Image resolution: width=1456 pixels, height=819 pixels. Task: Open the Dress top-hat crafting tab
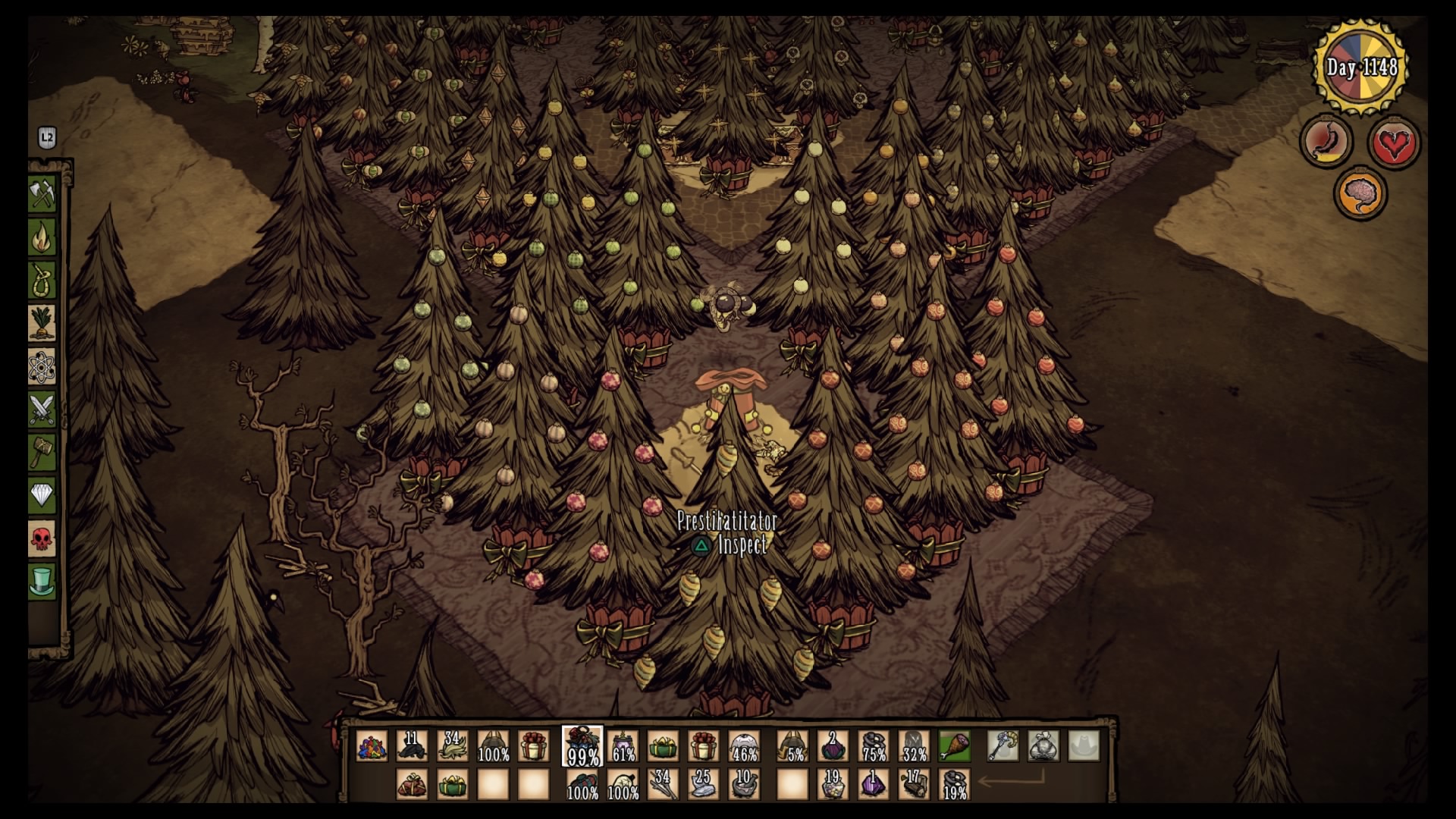(x=42, y=582)
